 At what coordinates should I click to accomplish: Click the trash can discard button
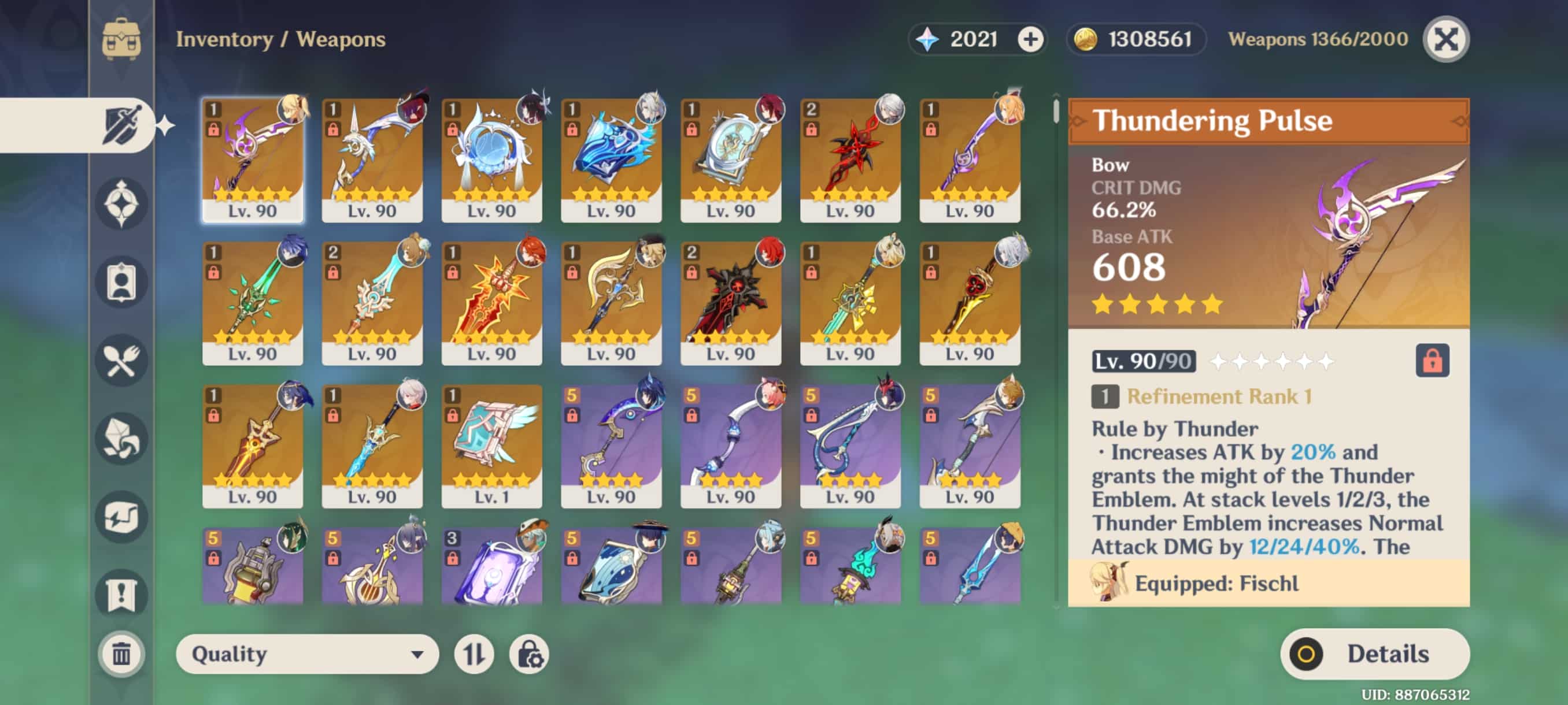tap(121, 654)
